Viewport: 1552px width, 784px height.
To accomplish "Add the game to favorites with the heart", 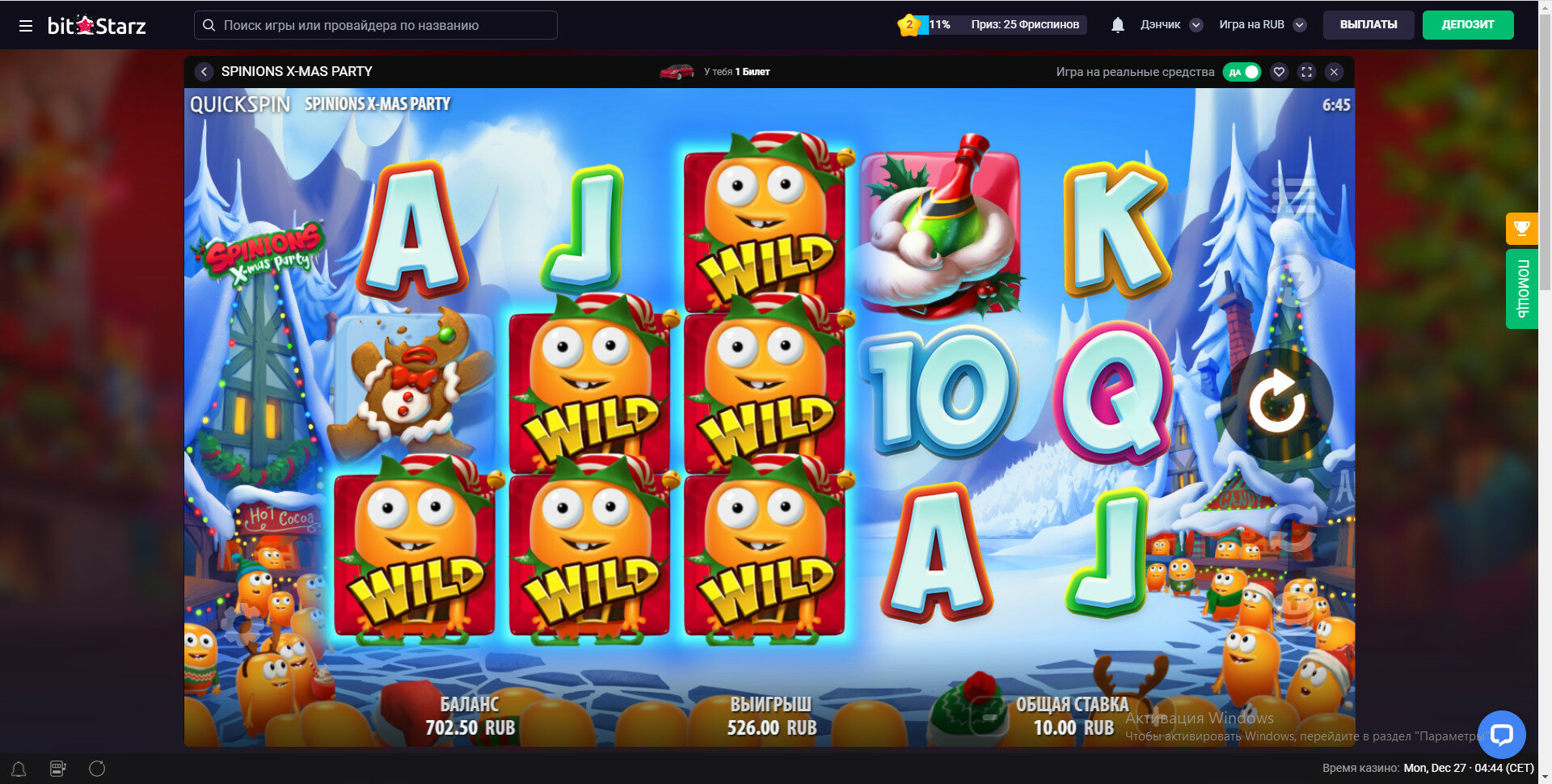I will (1279, 72).
